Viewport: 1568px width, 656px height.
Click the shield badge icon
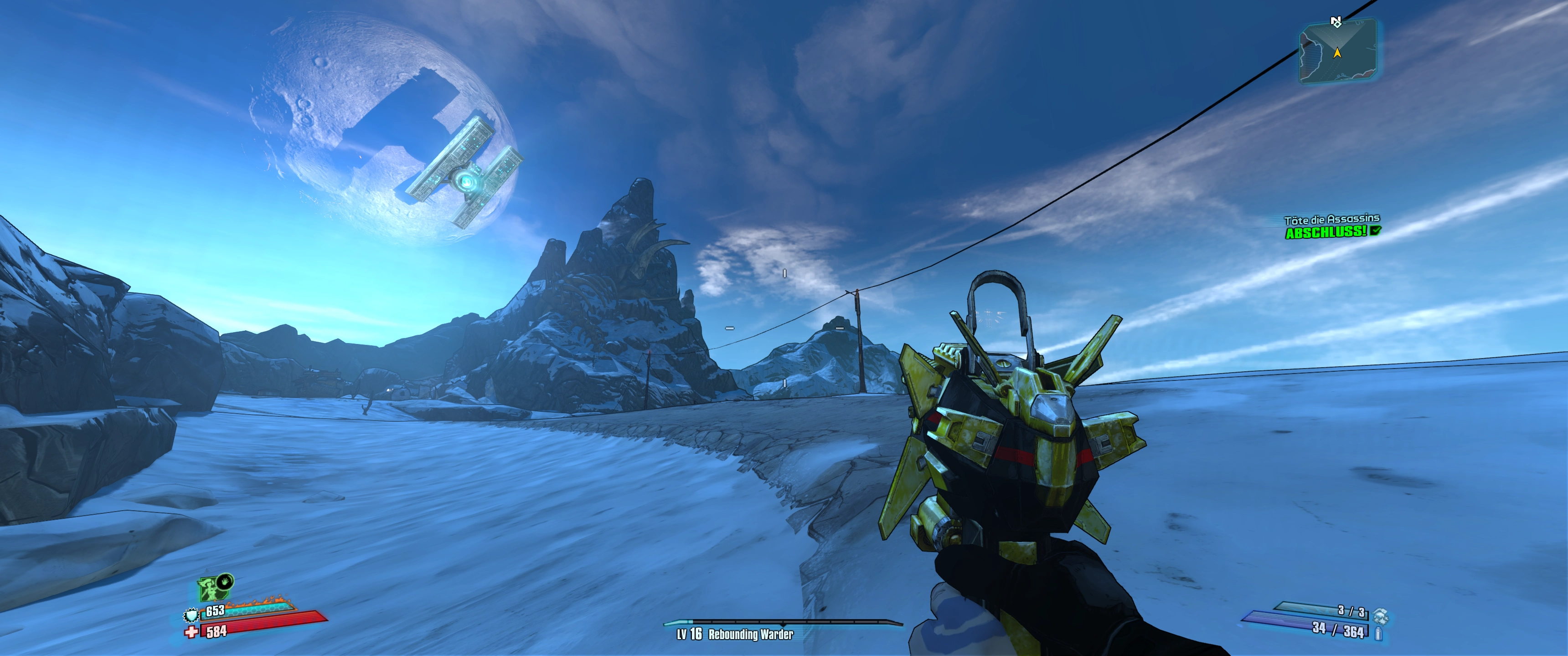pos(192,616)
